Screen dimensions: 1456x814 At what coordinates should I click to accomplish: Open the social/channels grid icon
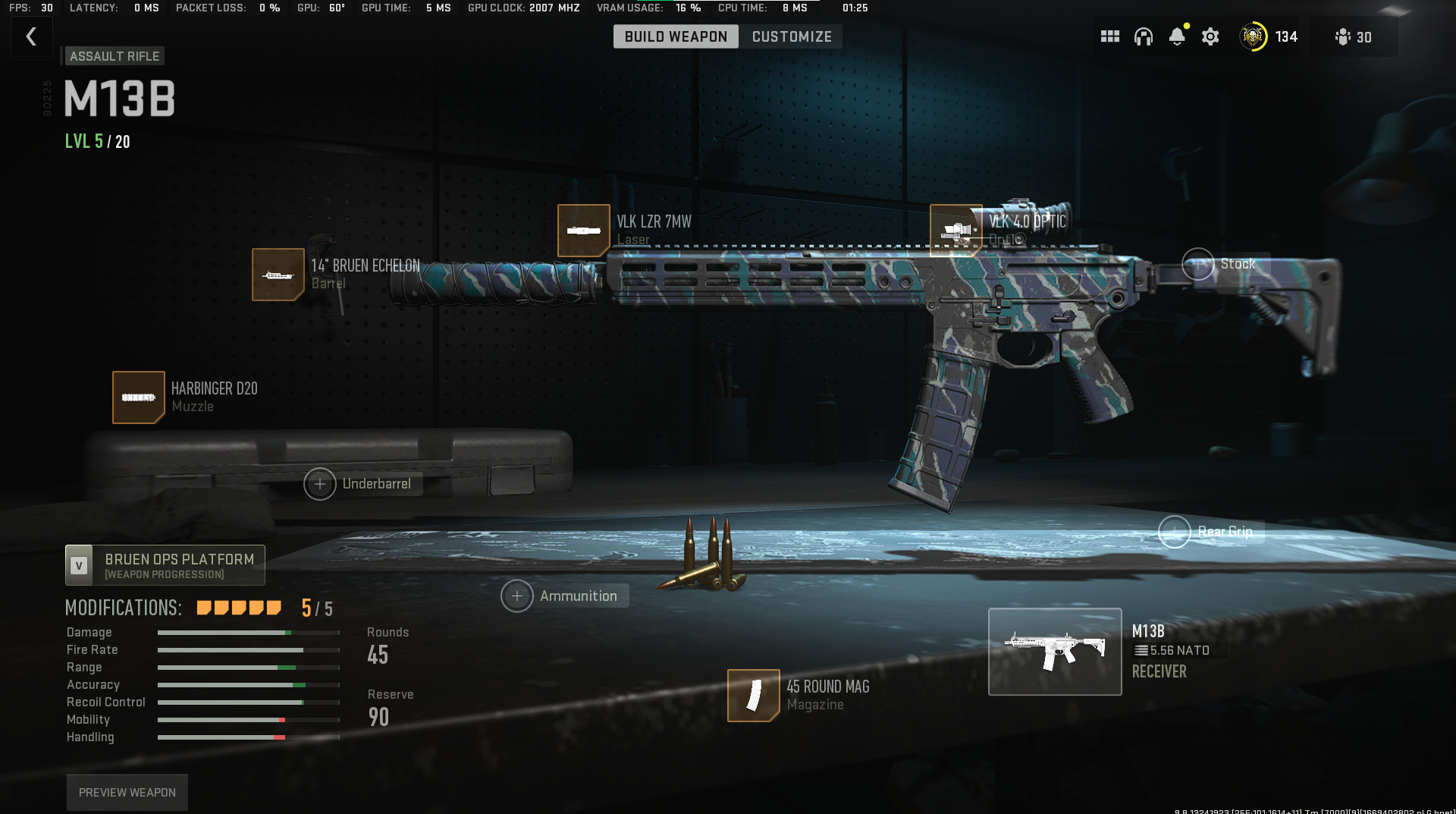[1109, 36]
